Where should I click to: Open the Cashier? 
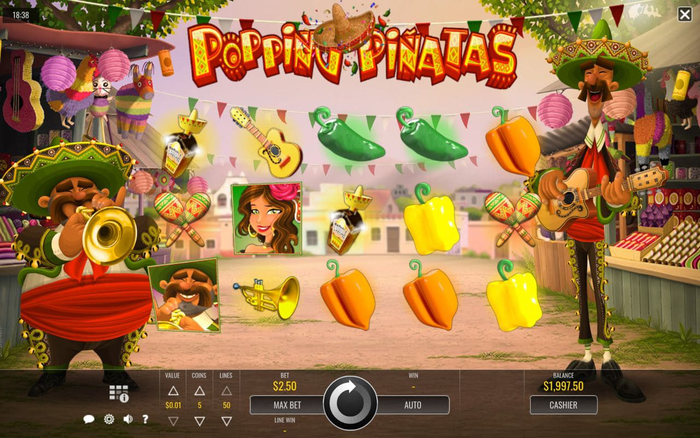pyautogui.click(x=563, y=405)
